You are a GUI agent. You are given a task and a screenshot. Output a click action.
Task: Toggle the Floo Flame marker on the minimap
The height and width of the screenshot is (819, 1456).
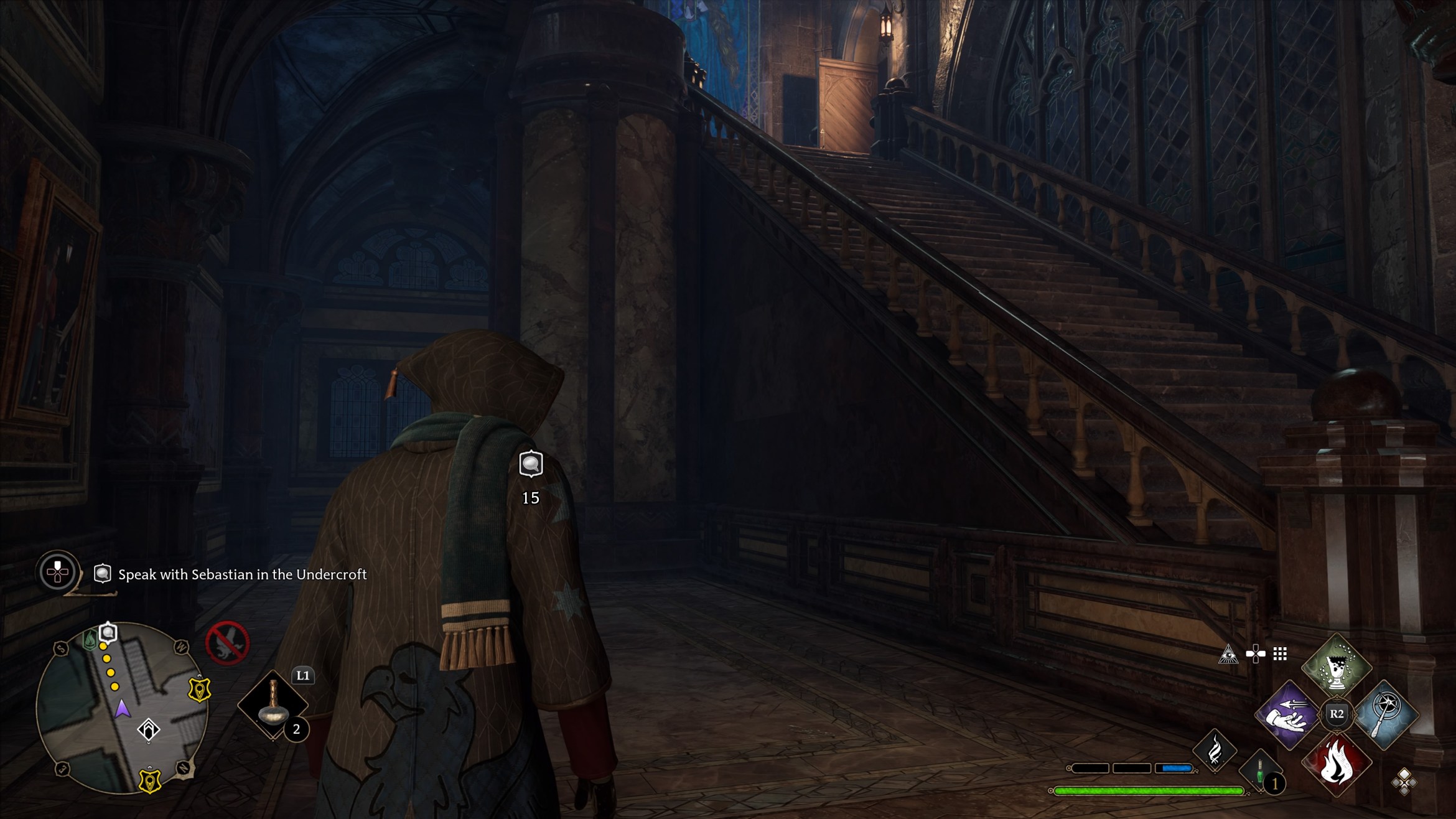click(90, 639)
